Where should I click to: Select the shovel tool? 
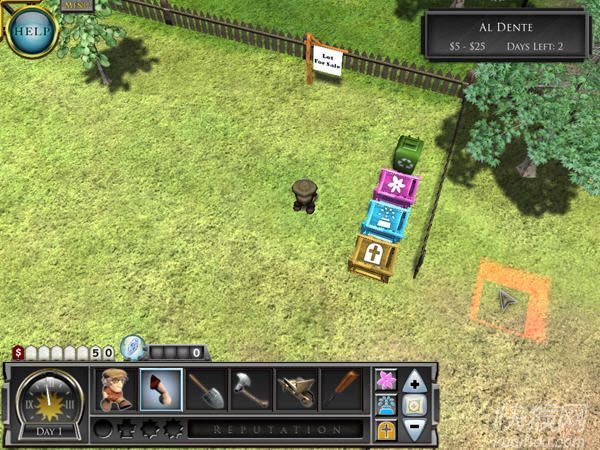click(206, 390)
